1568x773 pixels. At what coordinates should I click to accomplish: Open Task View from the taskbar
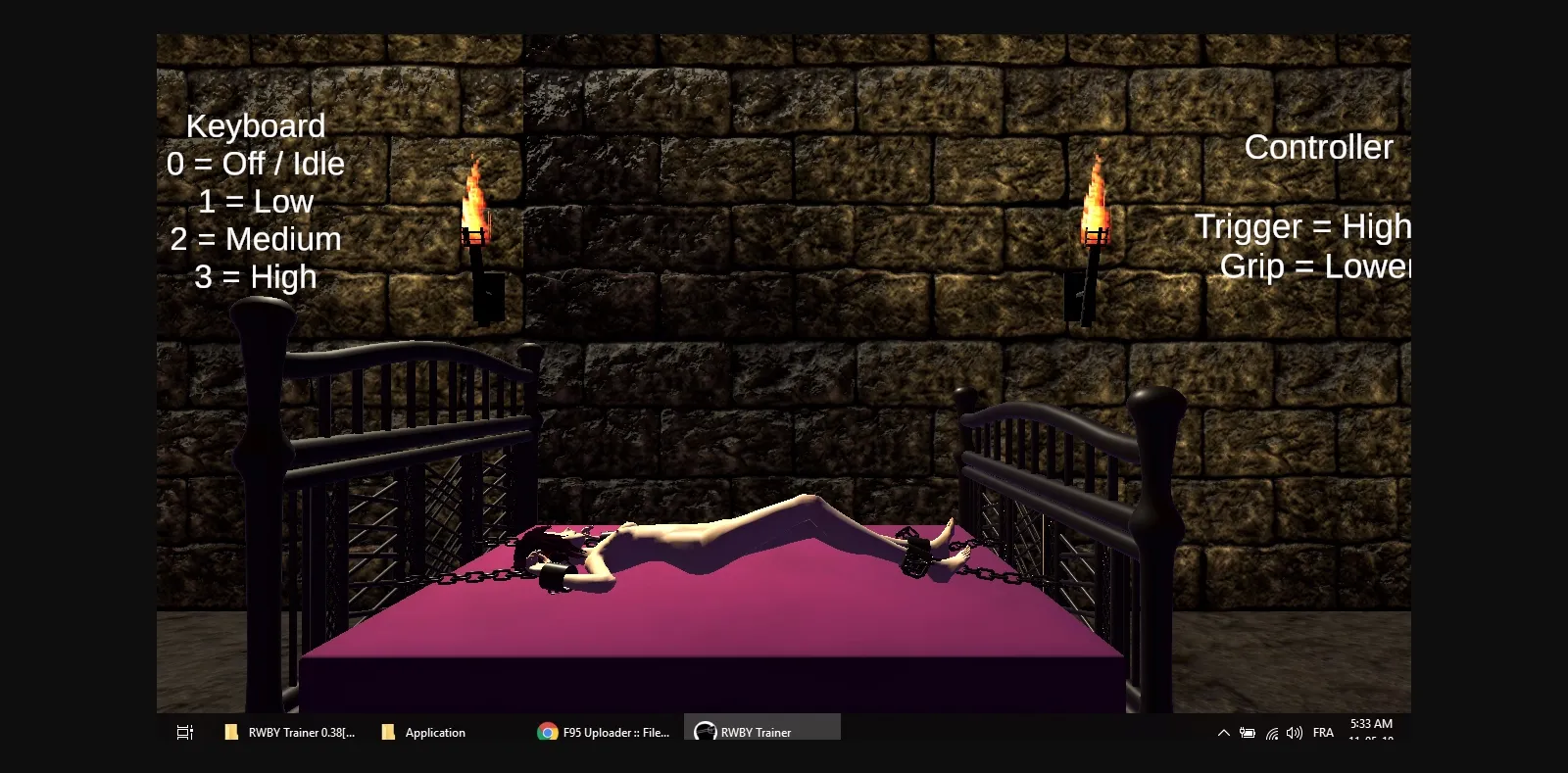pos(184,732)
